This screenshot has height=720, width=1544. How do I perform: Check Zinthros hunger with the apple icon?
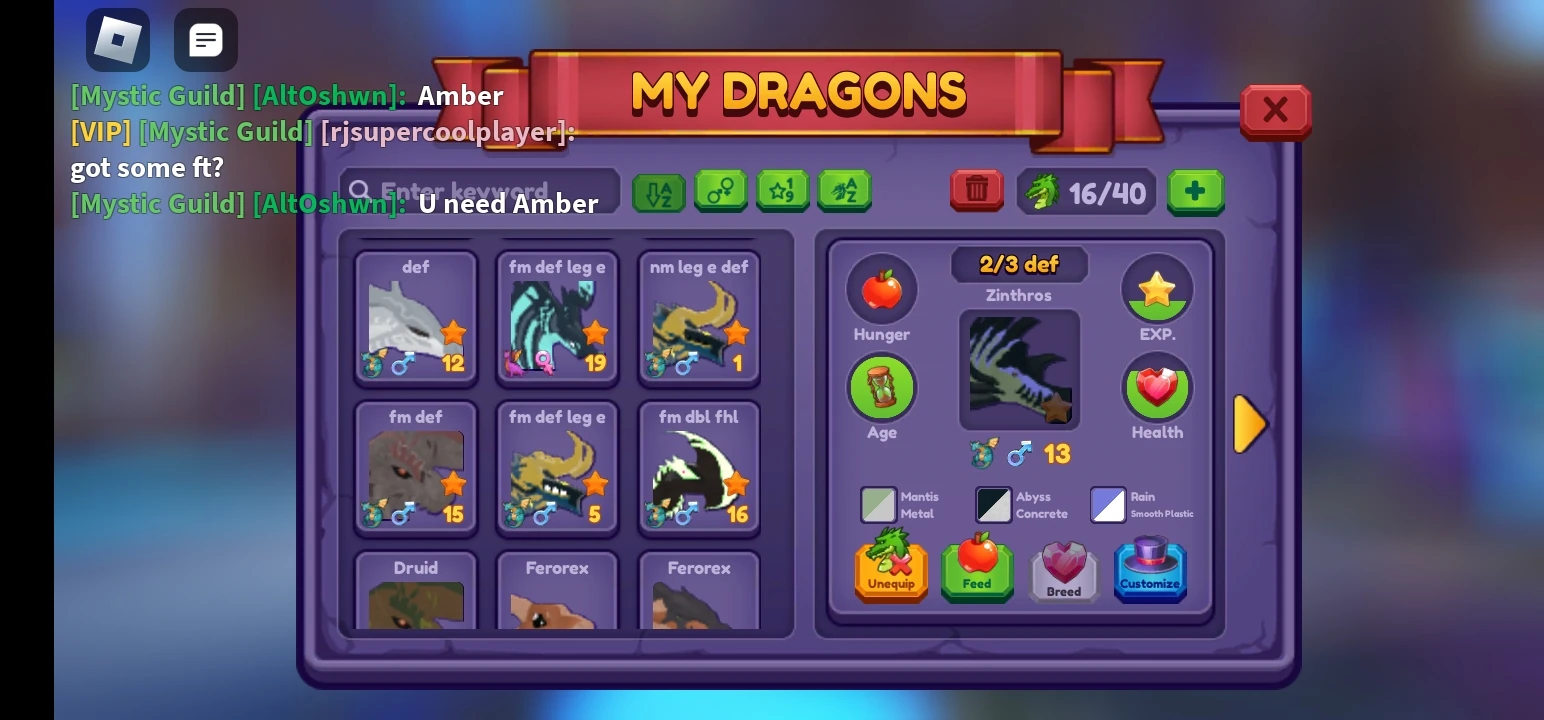(x=881, y=288)
